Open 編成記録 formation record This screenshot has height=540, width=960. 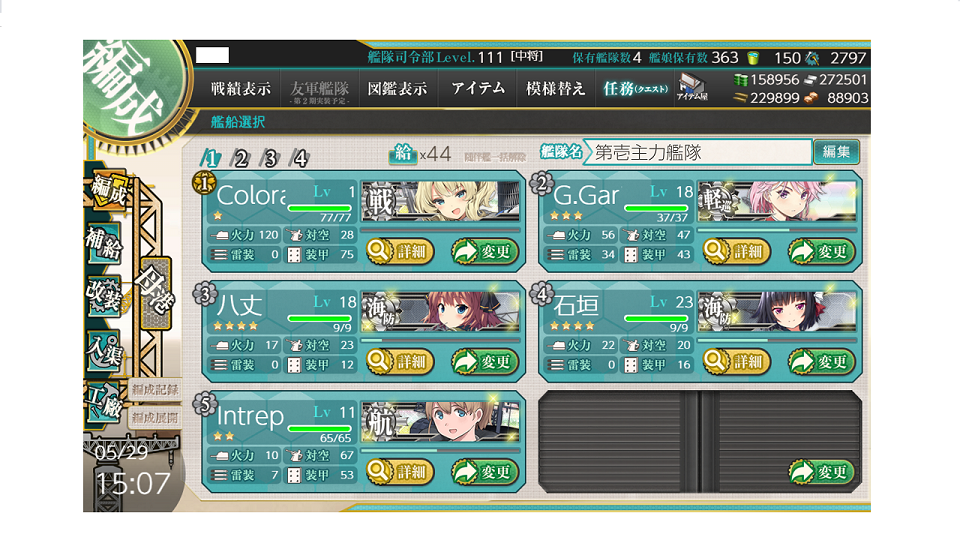tap(154, 389)
